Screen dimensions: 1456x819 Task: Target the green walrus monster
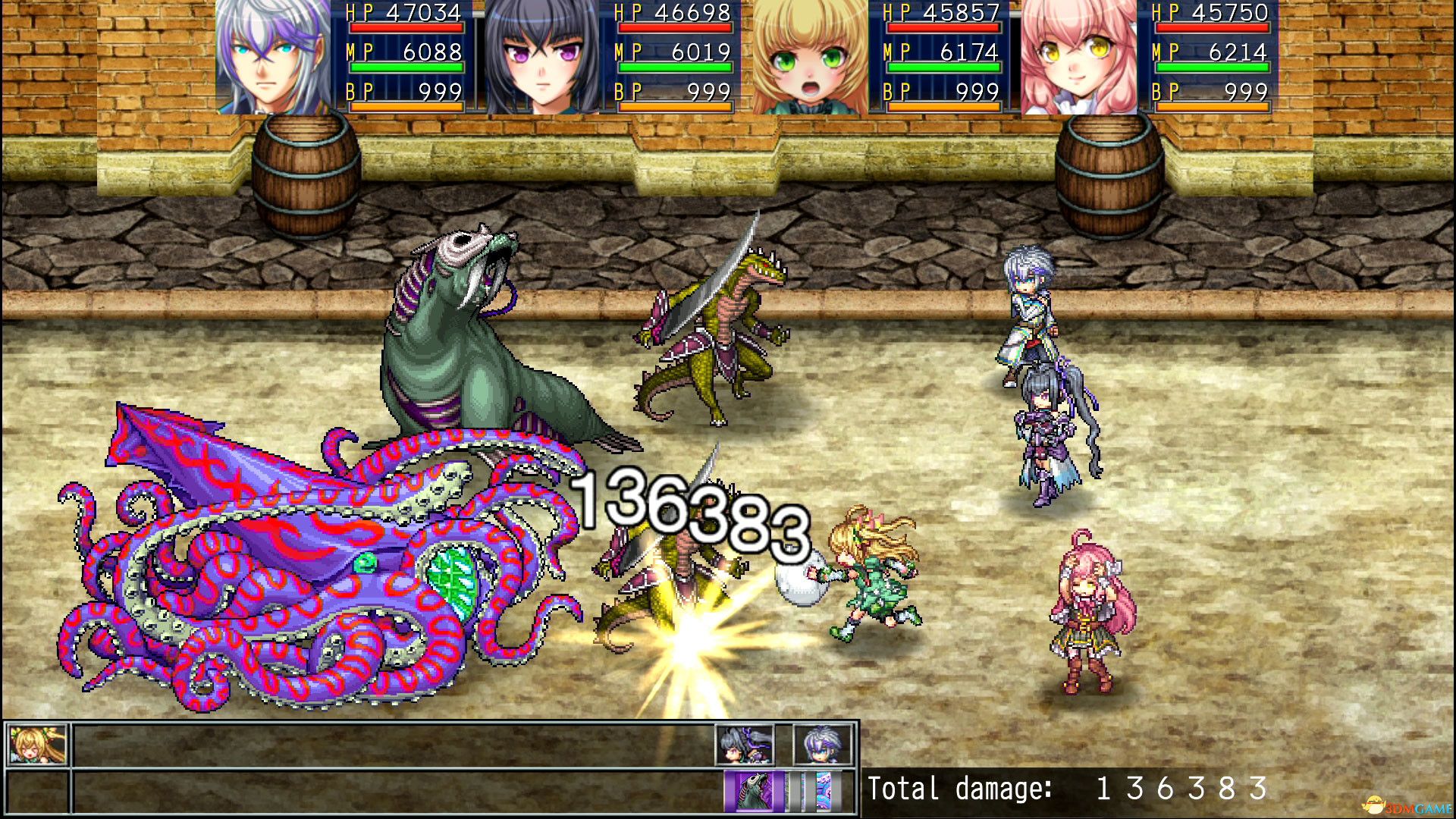(485, 341)
